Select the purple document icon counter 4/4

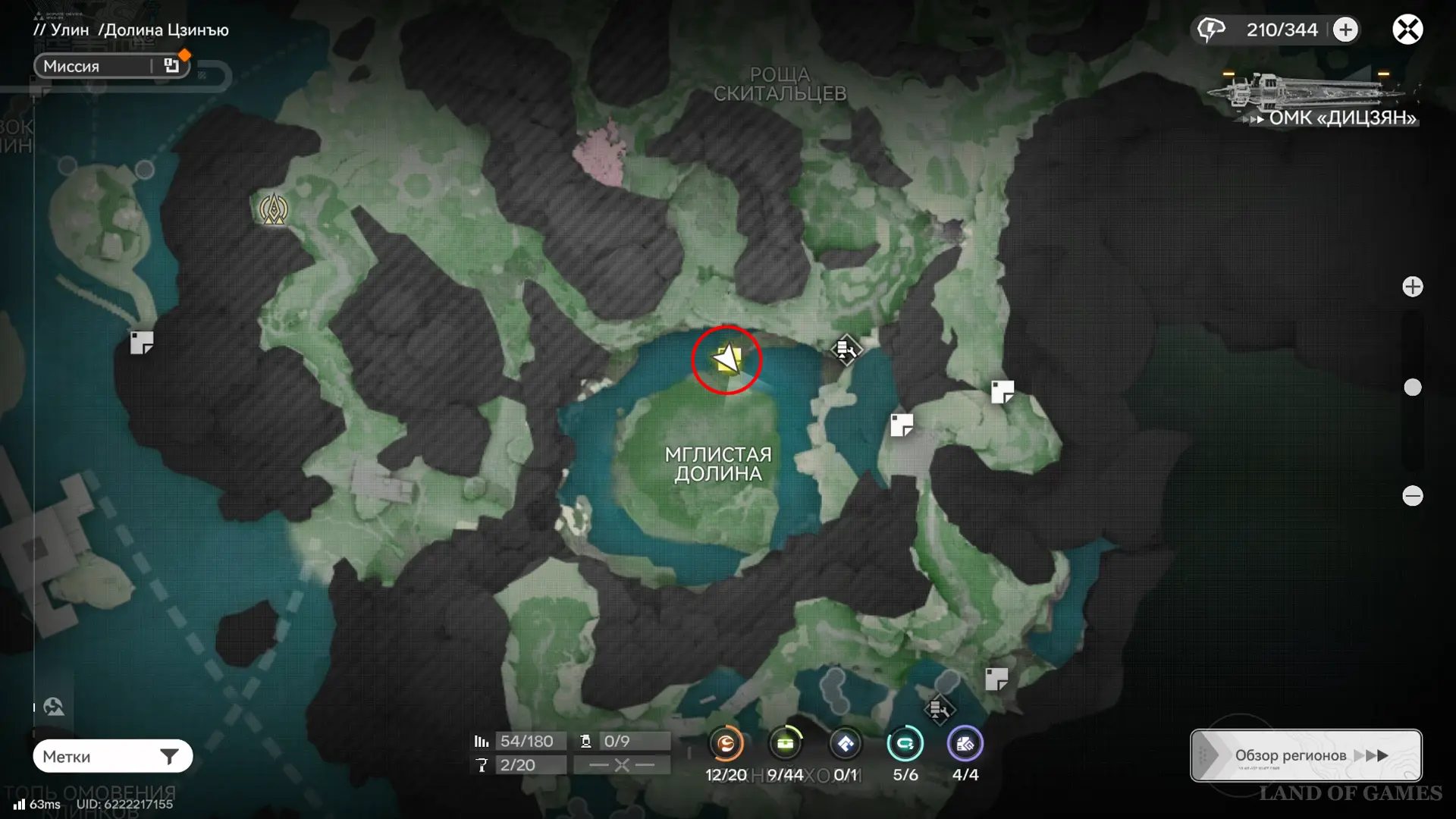click(965, 744)
